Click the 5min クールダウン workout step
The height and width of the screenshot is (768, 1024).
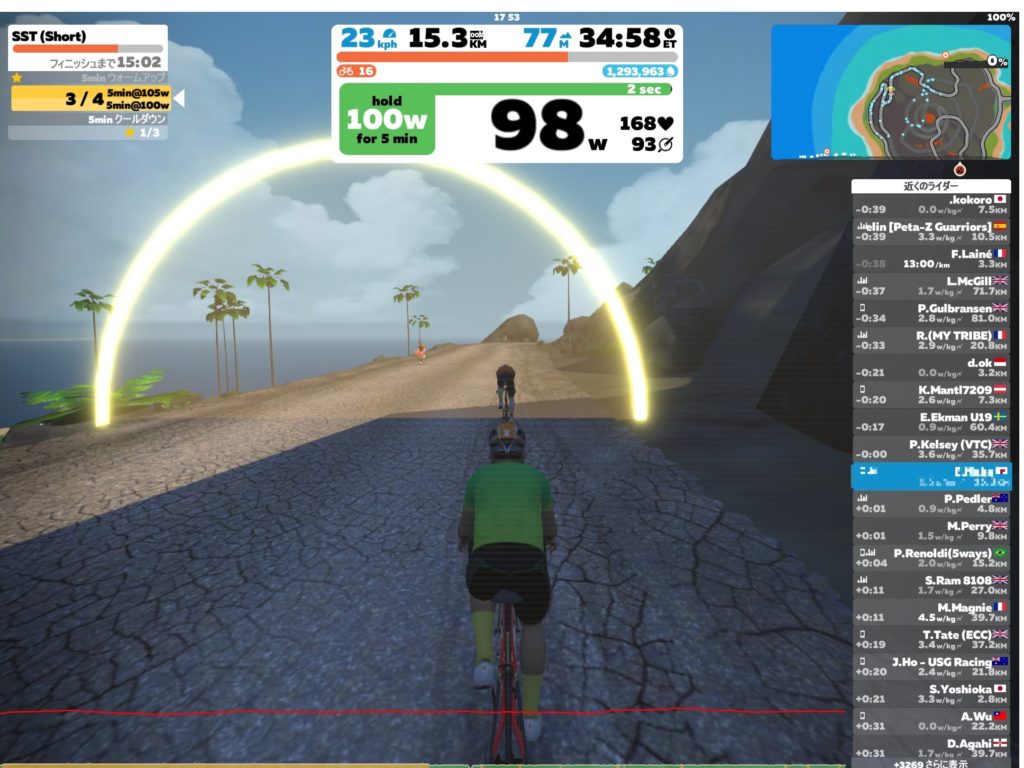[x=88, y=119]
